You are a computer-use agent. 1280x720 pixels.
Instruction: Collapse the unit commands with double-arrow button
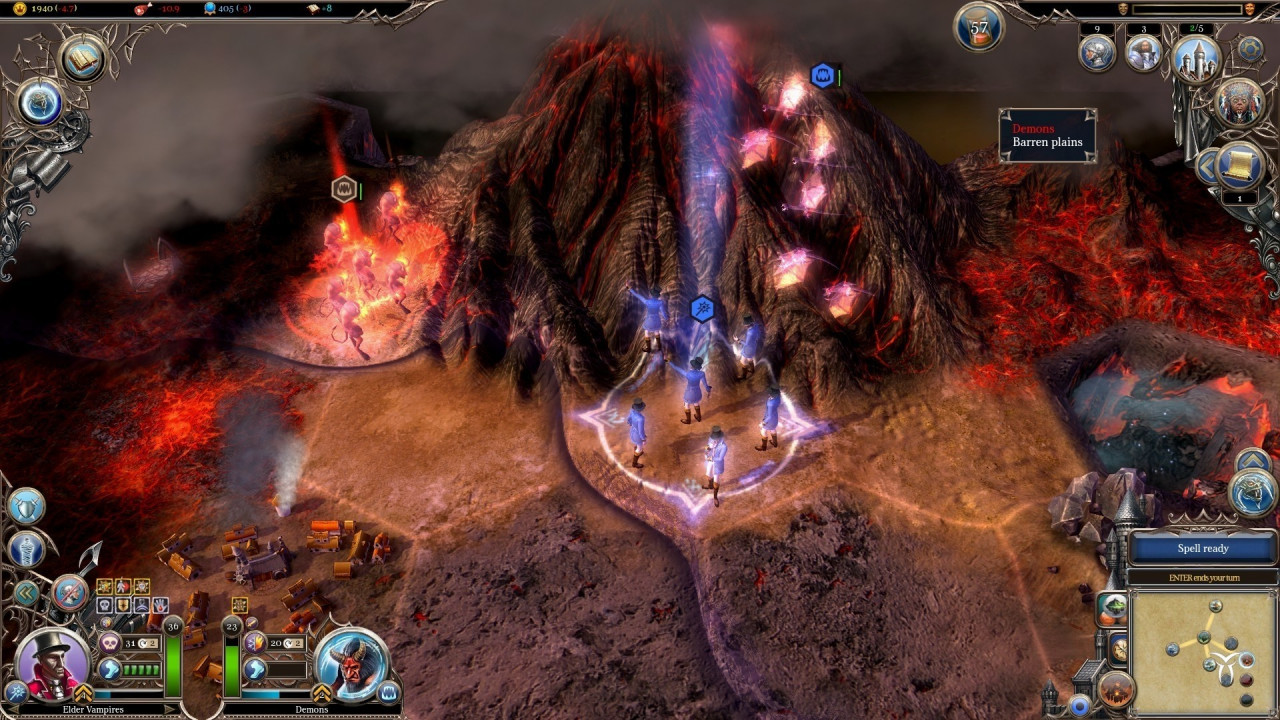(25, 593)
